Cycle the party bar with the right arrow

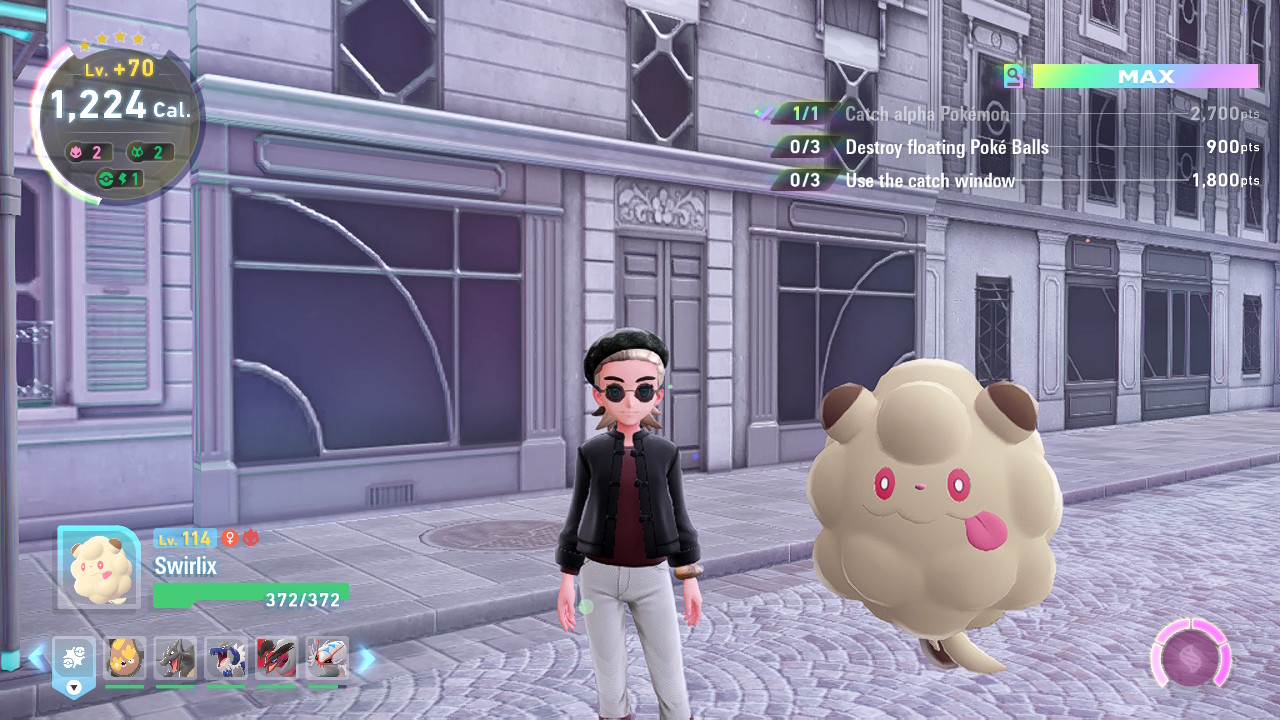point(366,658)
